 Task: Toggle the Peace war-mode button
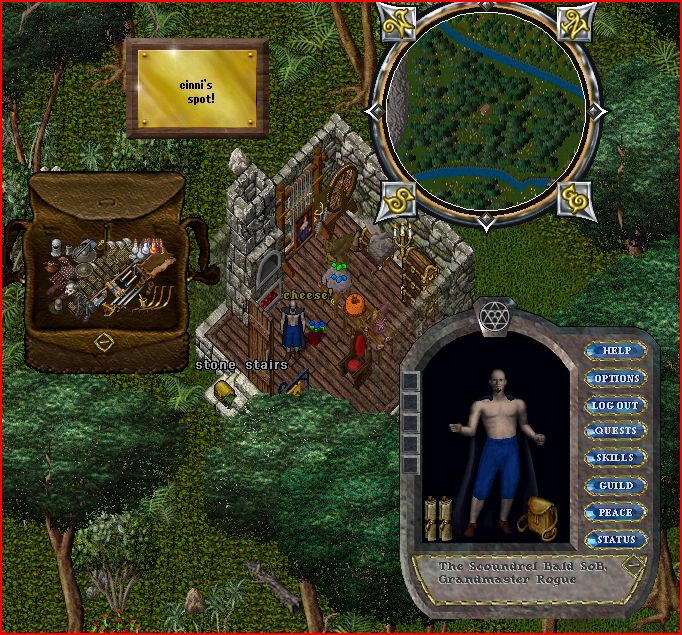(x=616, y=512)
